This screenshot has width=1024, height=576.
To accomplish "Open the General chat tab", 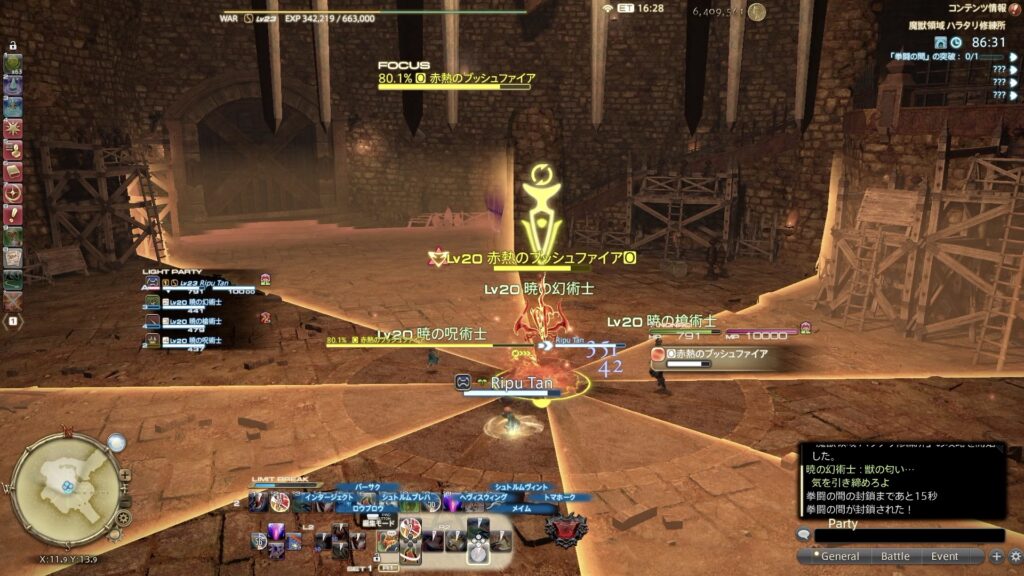I will (840, 556).
